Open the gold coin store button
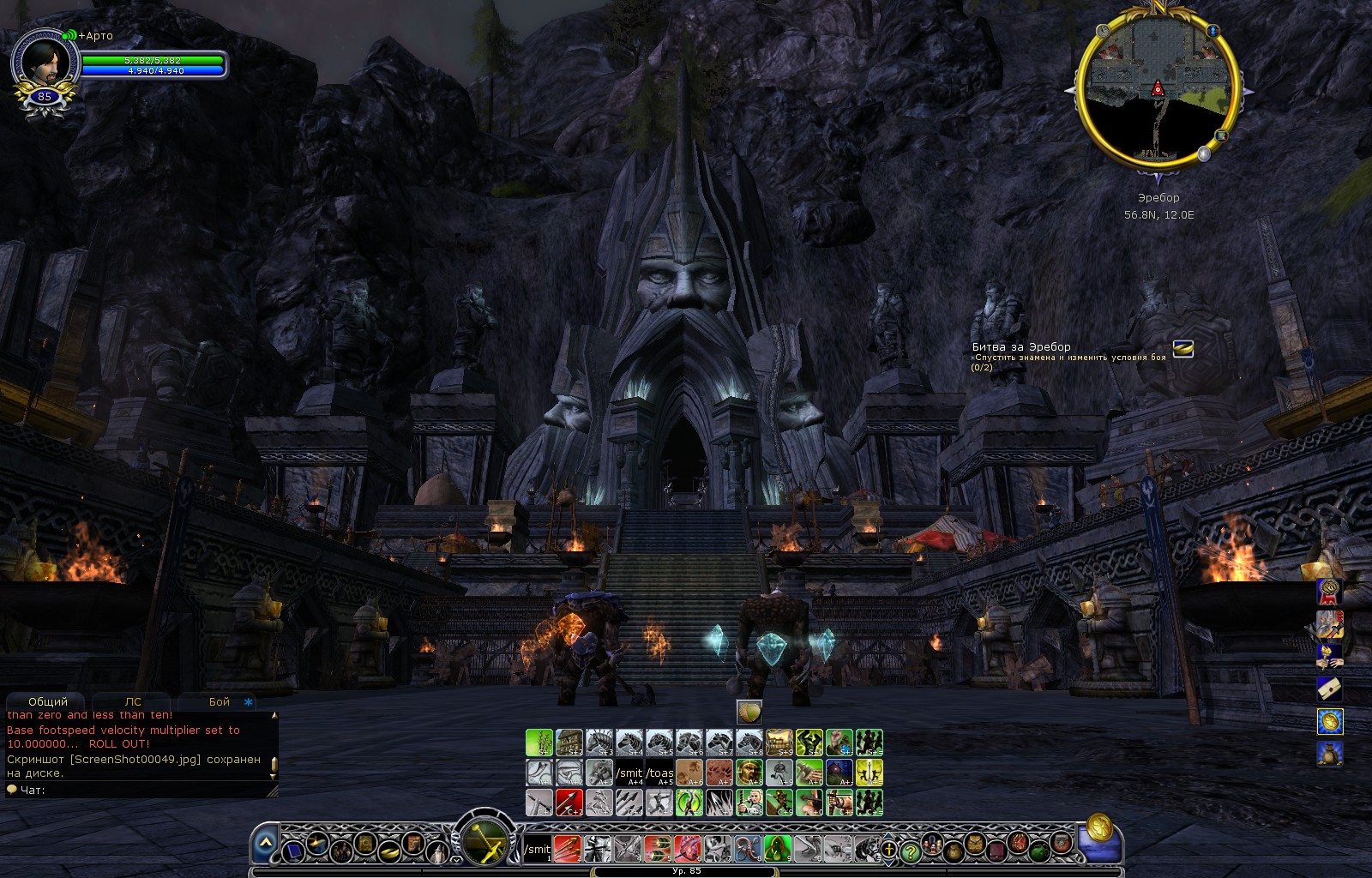1372x878 pixels. click(x=1099, y=828)
